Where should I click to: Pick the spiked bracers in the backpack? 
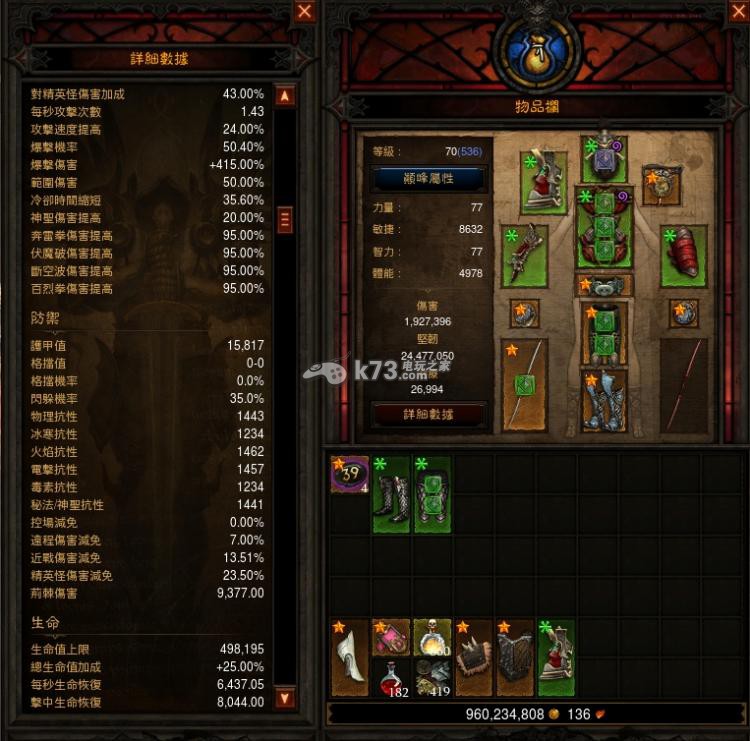coord(474,658)
